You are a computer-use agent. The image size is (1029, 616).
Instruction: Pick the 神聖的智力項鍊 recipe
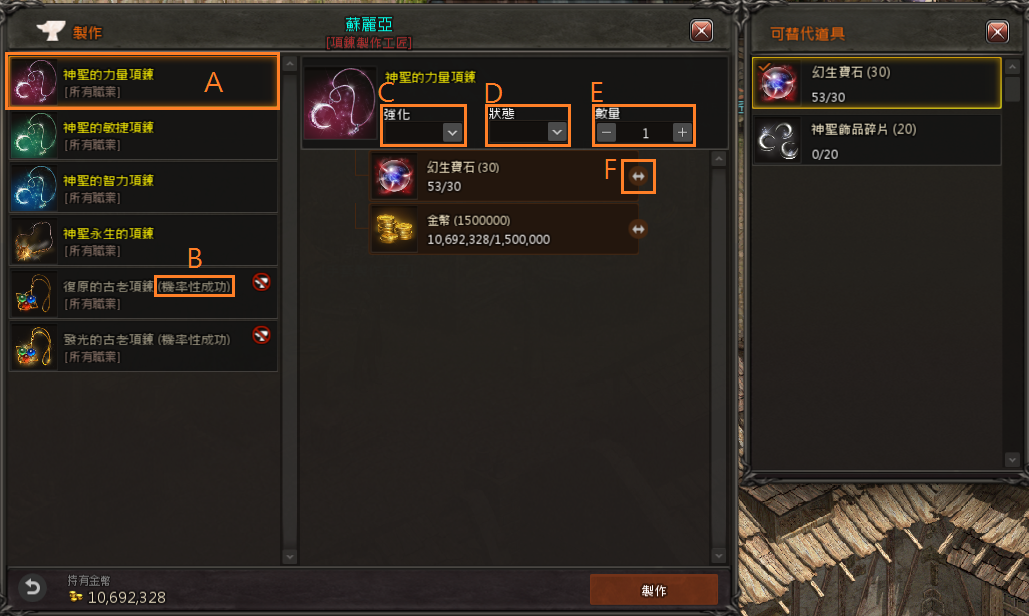pos(140,188)
